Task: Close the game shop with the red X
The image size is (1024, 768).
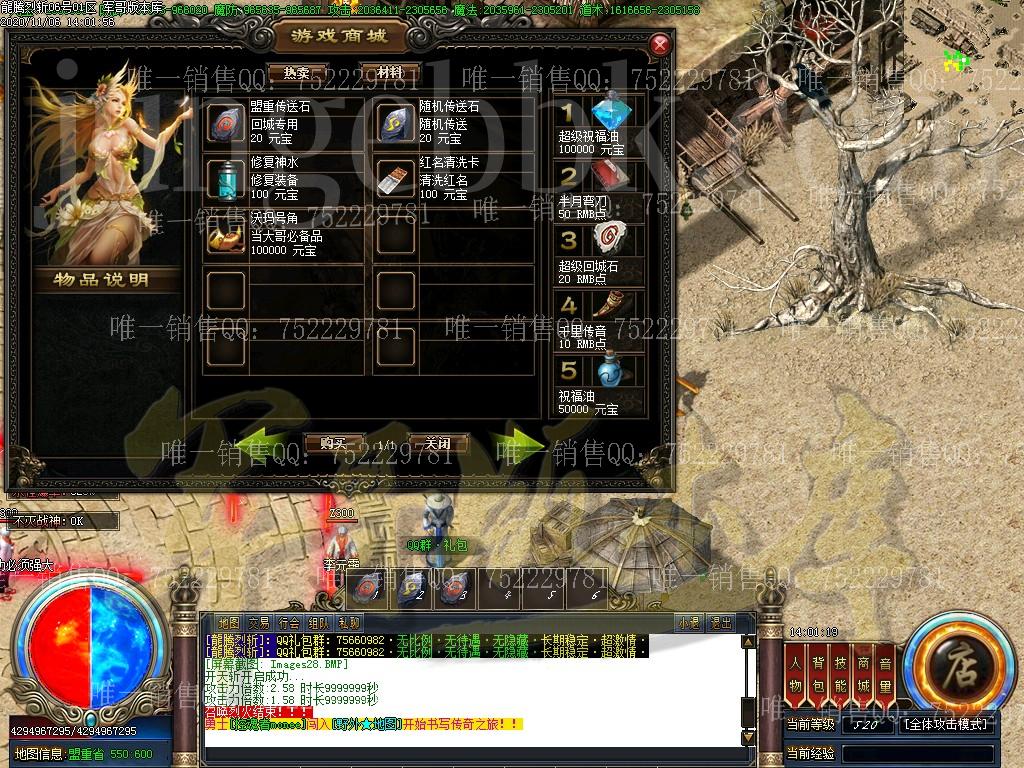Action: [659, 45]
